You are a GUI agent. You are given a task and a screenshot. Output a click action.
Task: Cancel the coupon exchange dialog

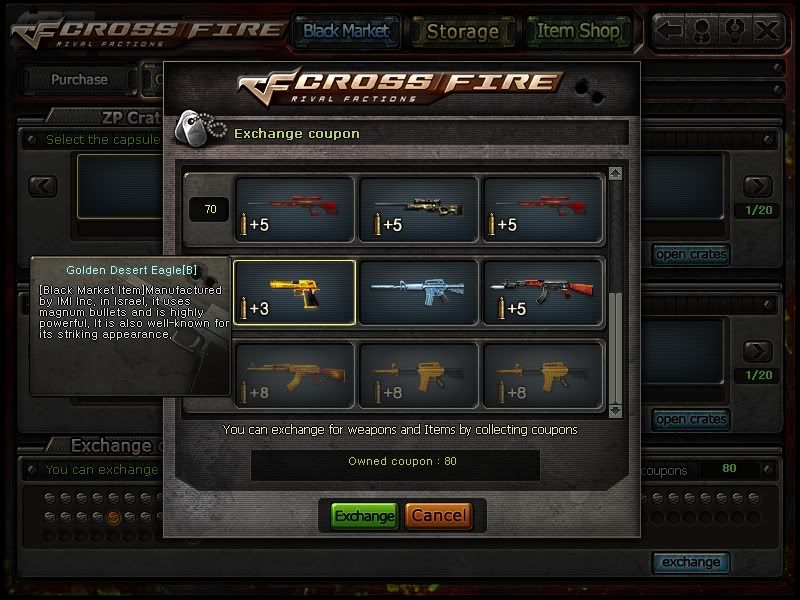coord(438,516)
